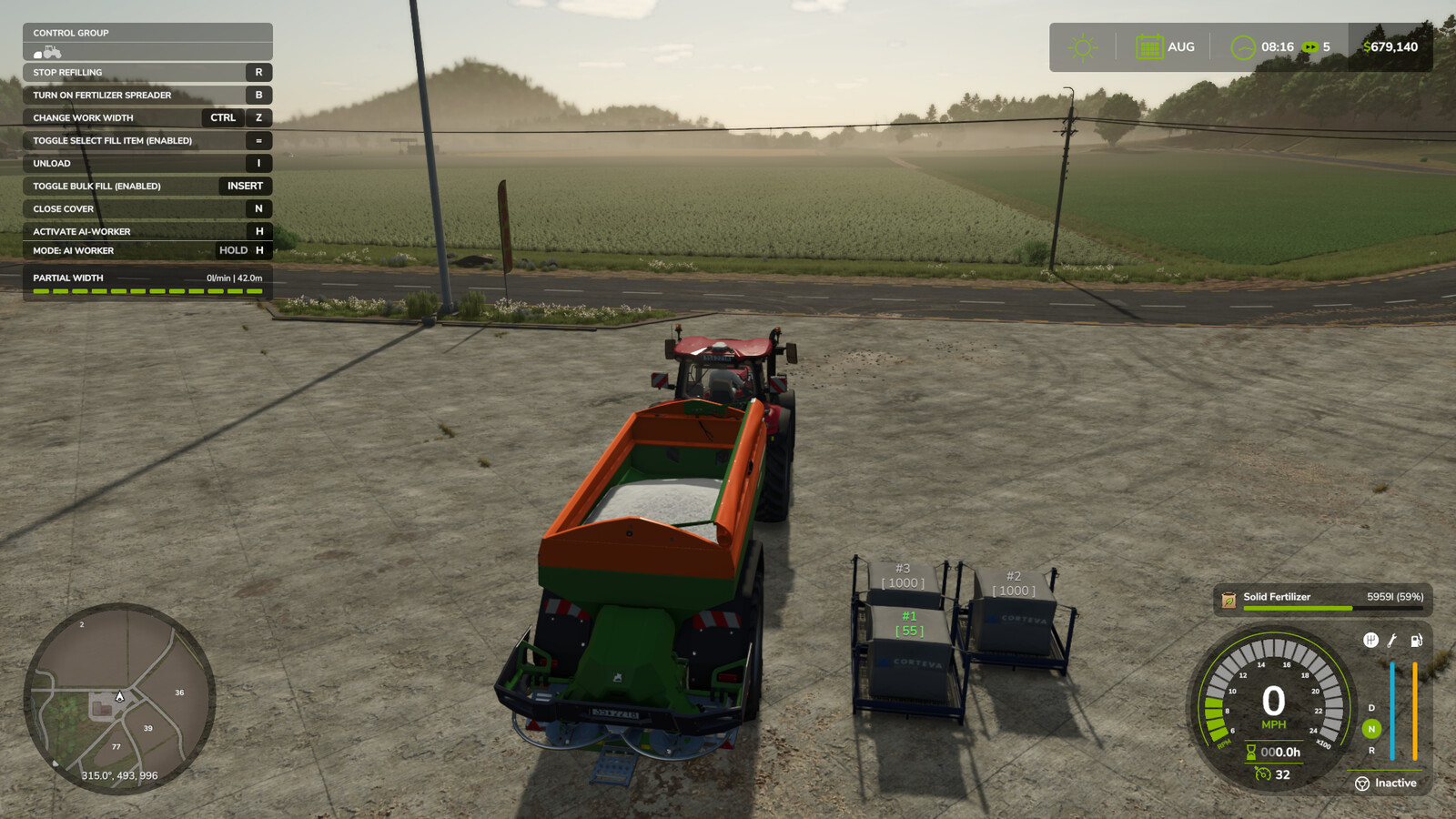Click the fast-forward time scale icon
Viewport: 1456px width, 819px height.
[x=1310, y=45]
